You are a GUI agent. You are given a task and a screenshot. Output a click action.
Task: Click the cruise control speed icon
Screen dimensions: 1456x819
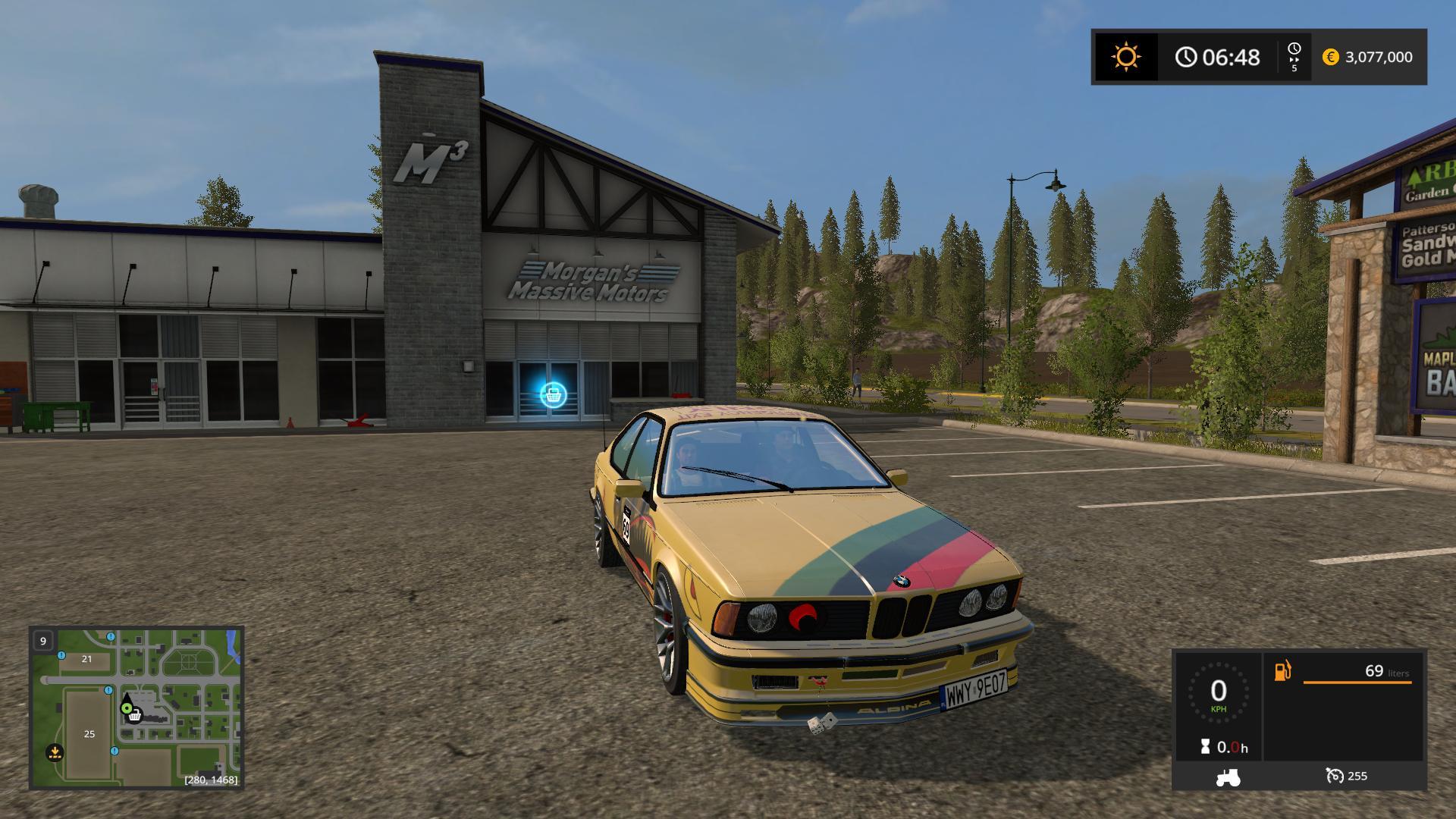click(x=1334, y=776)
